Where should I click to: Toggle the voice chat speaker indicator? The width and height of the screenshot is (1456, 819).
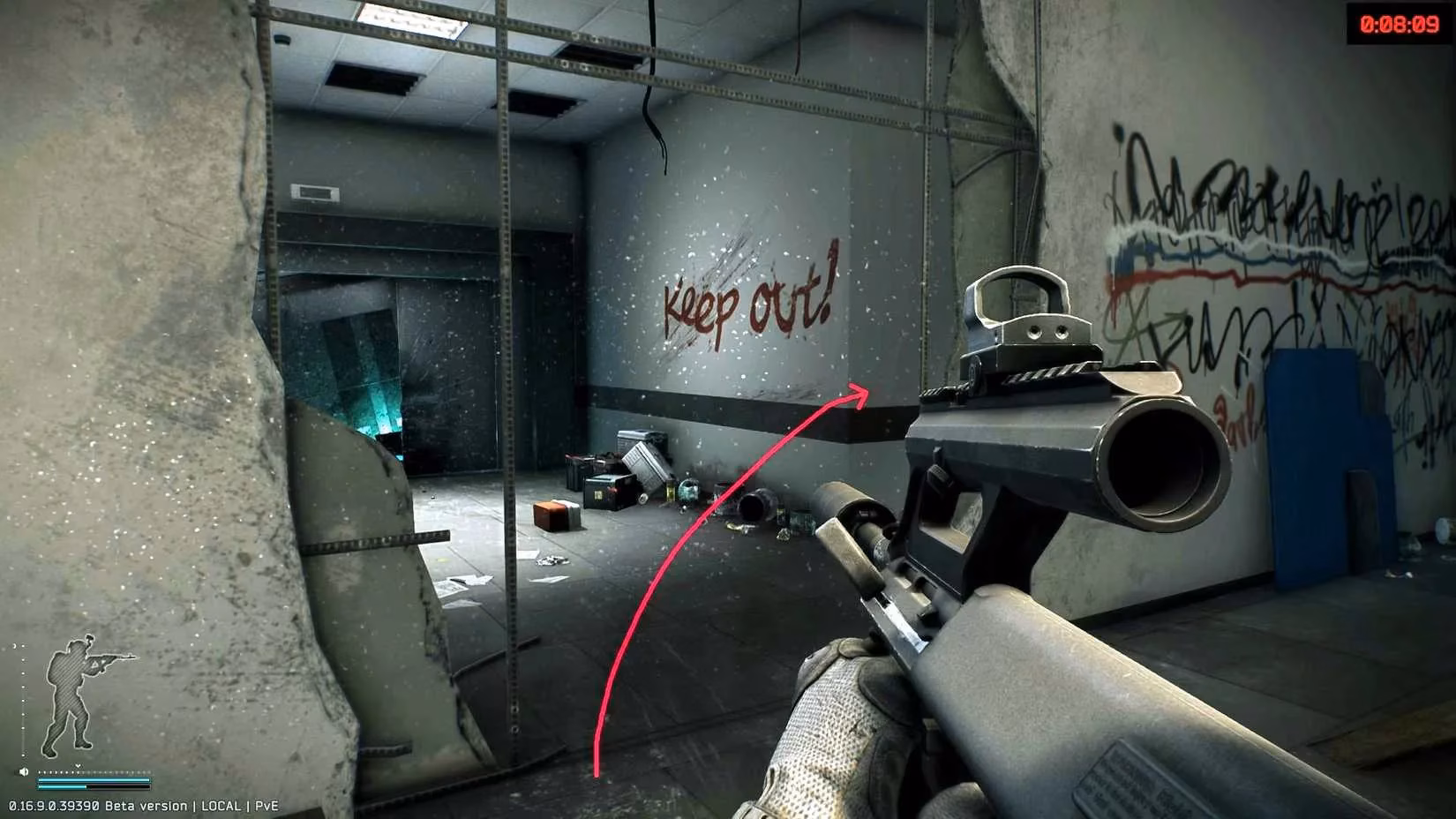click(x=22, y=771)
